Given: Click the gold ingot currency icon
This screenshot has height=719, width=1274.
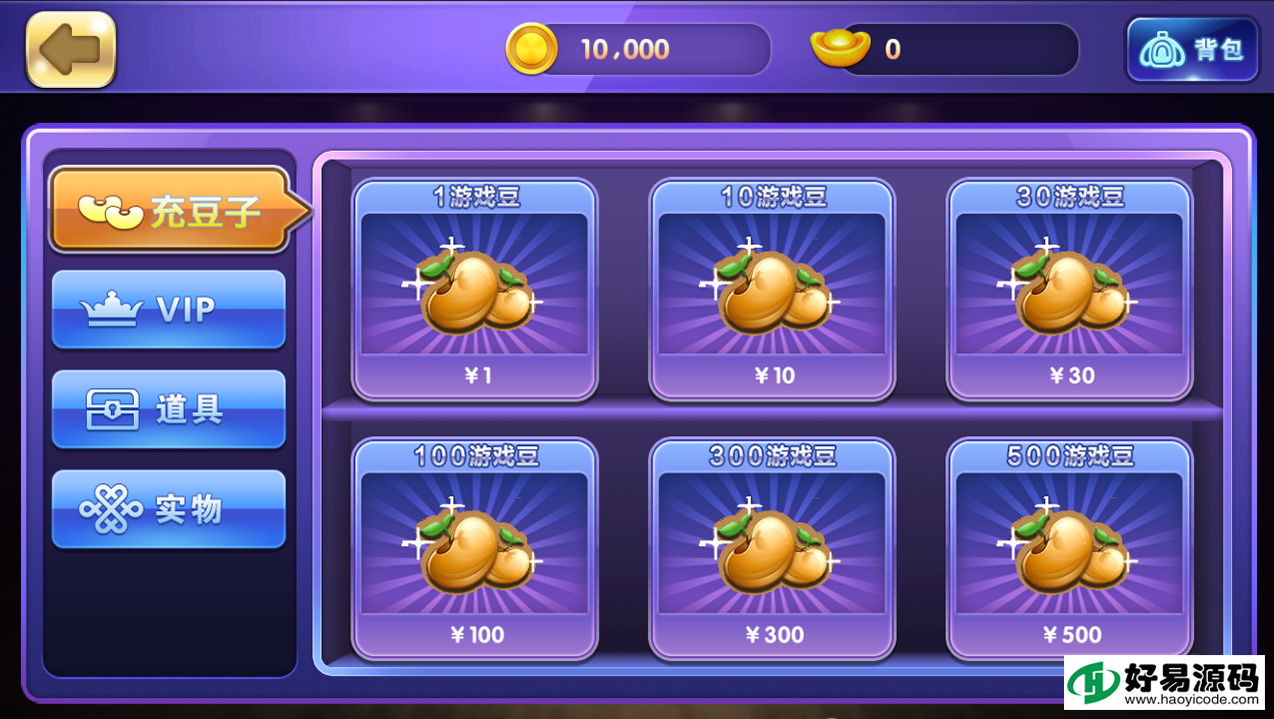Looking at the screenshot, I should point(839,49).
